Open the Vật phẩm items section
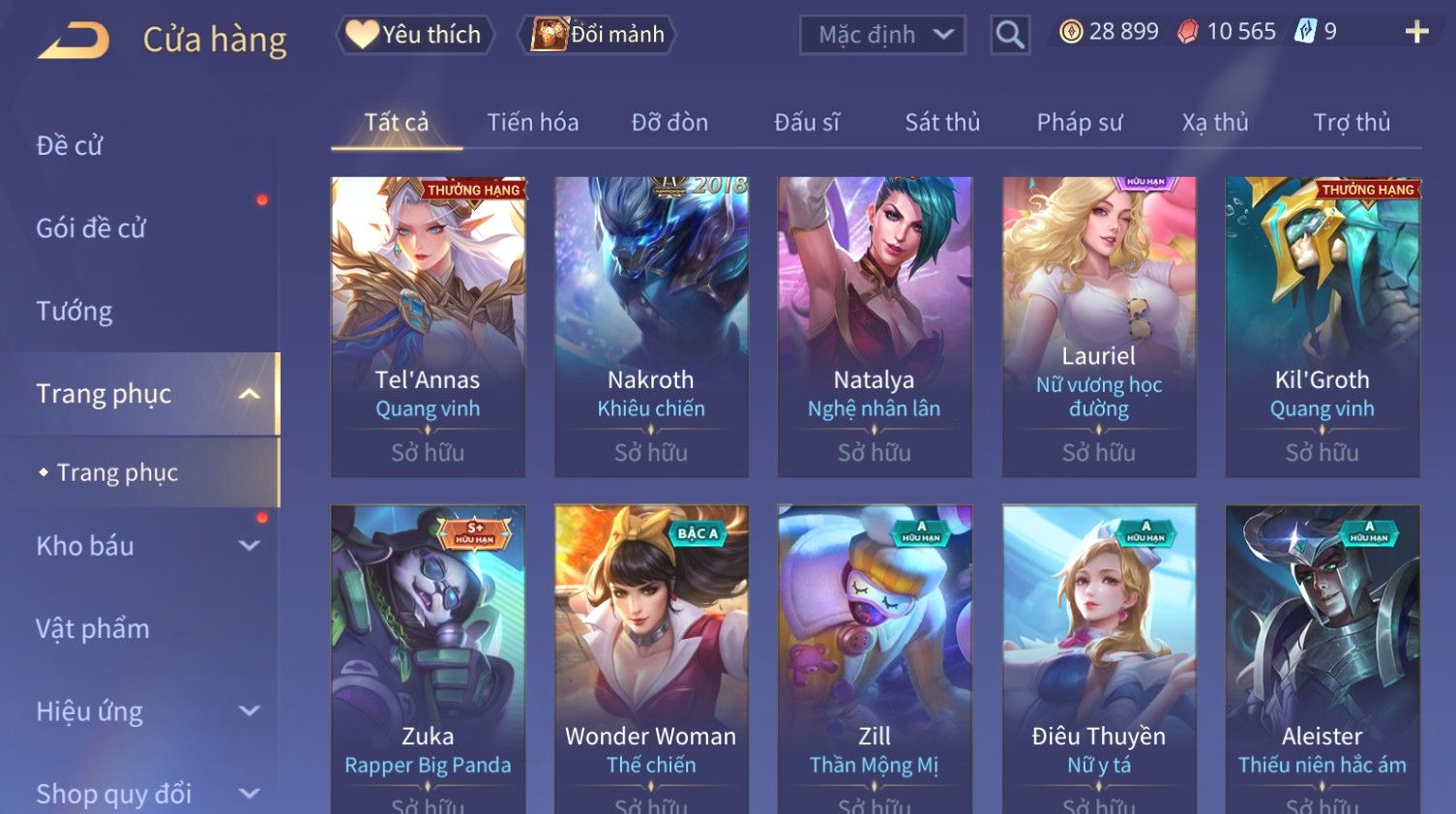This screenshot has height=814, width=1456. [93, 629]
